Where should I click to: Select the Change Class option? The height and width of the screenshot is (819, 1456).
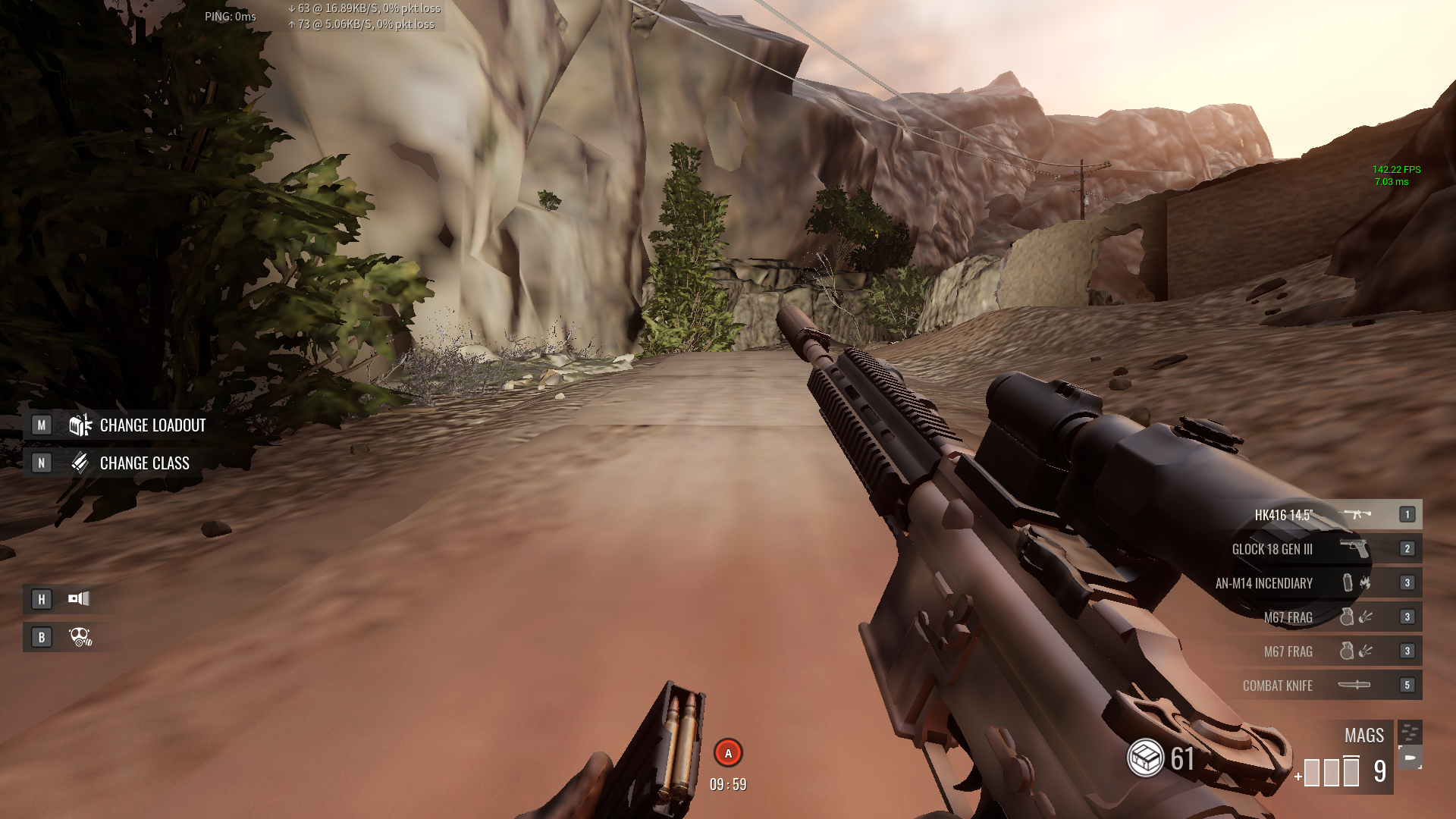[144, 463]
